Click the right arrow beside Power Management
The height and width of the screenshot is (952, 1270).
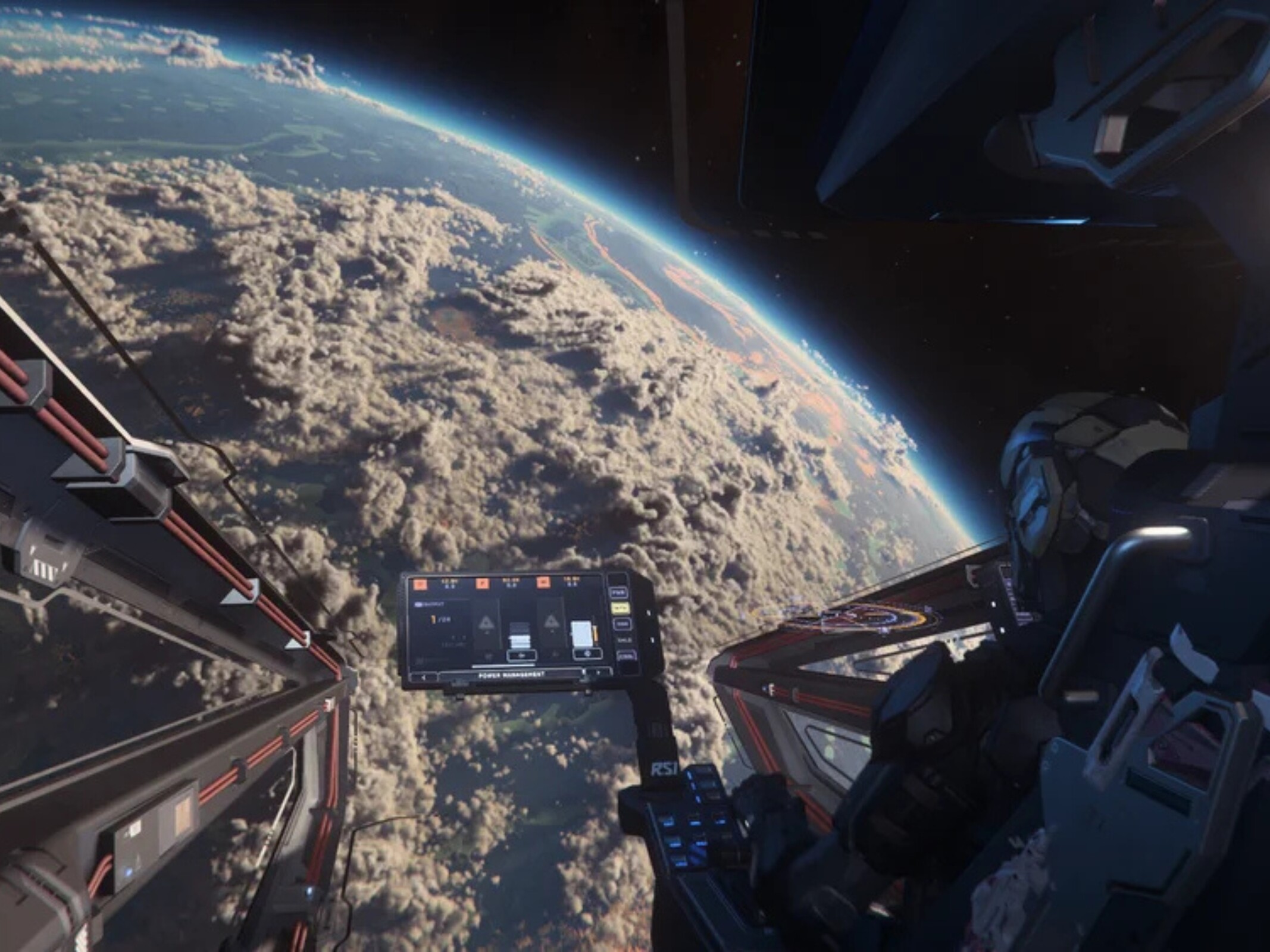[597, 672]
